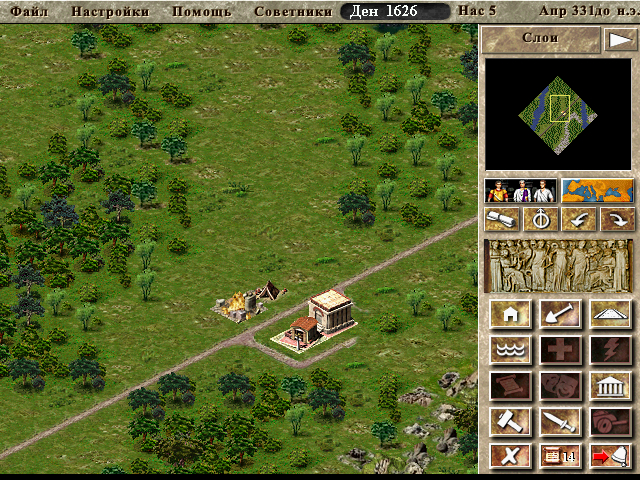This screenshot has height=480, width=640.
Task: Select the road building tool
Action: [609, 314]
